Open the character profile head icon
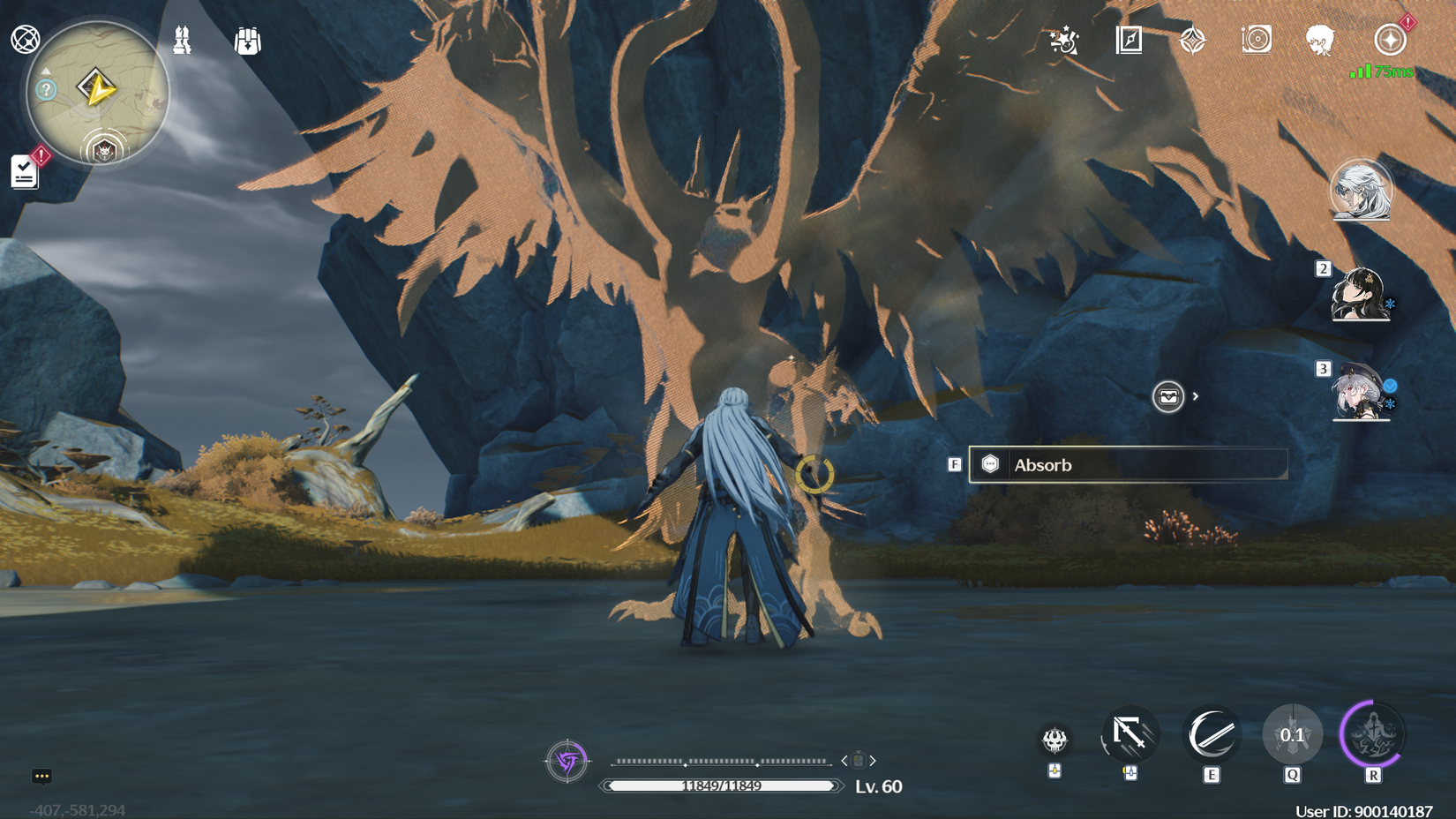1456x819 pixels. coord(1319,40)
